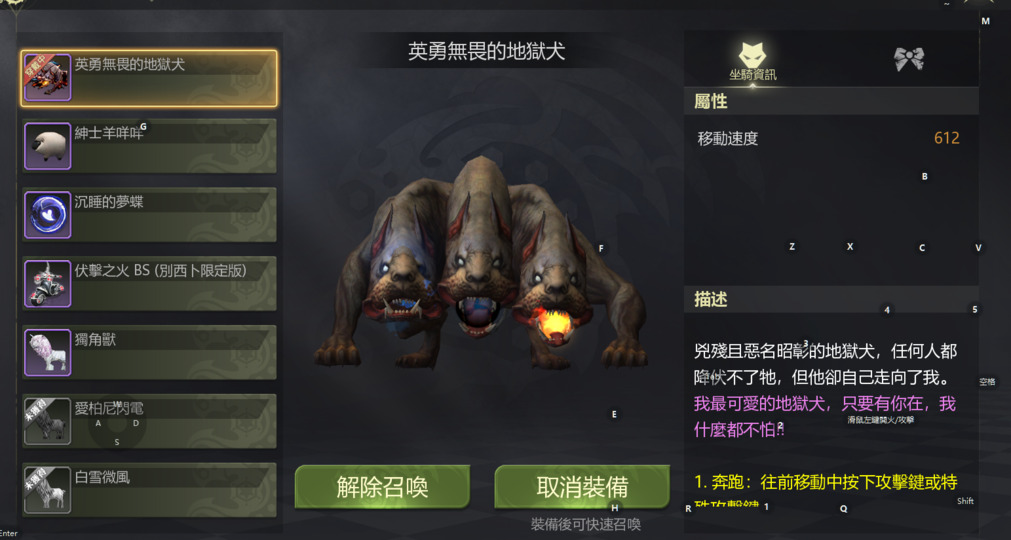Select the 獨角獸 unicorn mount
This screenshot has height=540, width=1011.
pyautogui.click(x=149, y=352)
